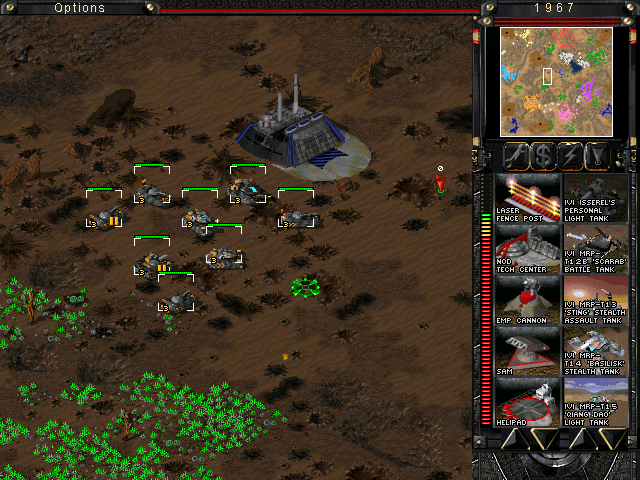
Task: Activate the sell dollar-sign button
Action: click(x=544, y=156)
